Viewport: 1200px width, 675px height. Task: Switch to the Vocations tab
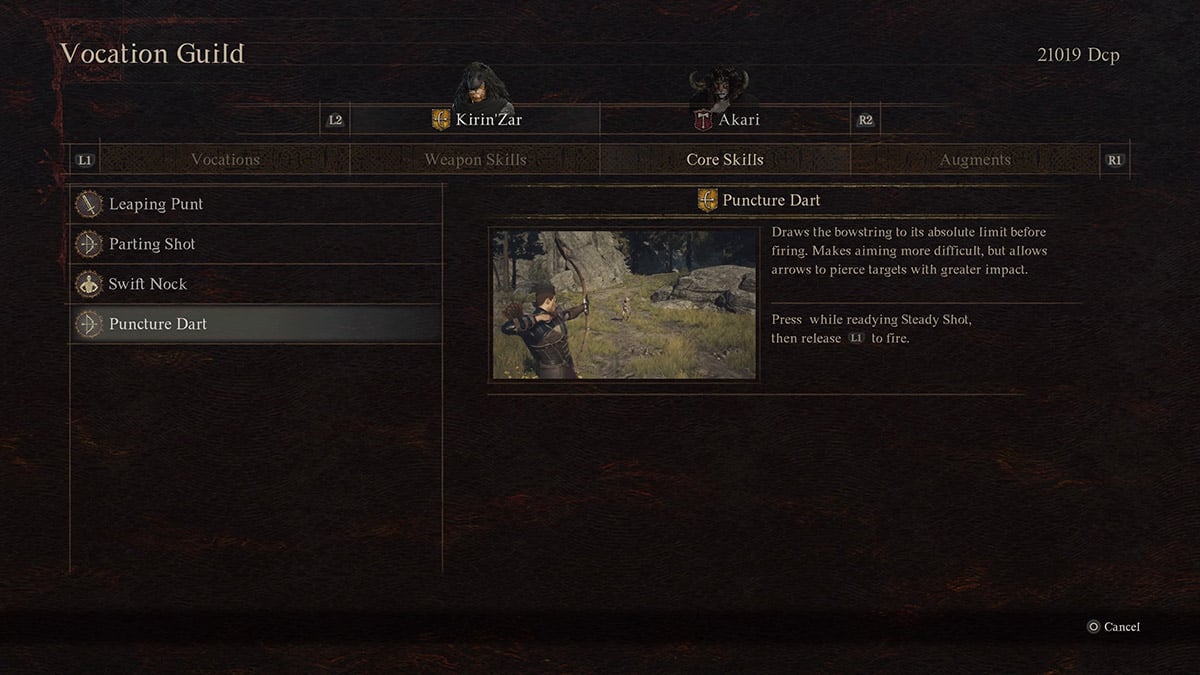tap(225, 160)
